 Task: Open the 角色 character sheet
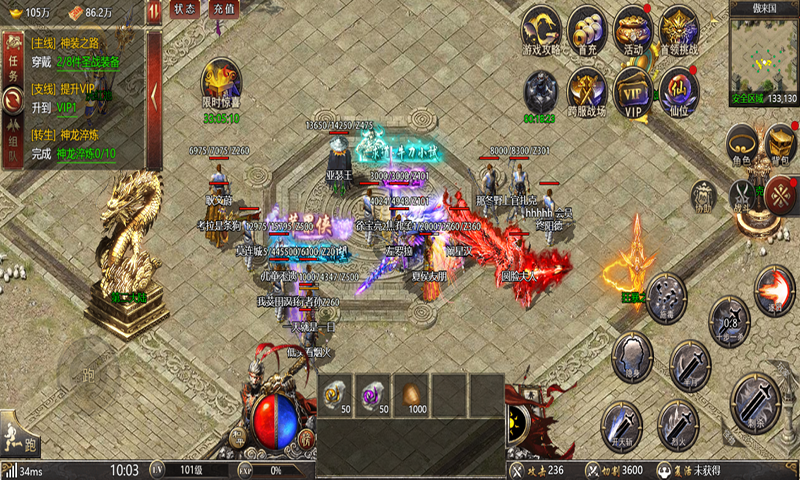pyautogui.click(x=741, y=143)
